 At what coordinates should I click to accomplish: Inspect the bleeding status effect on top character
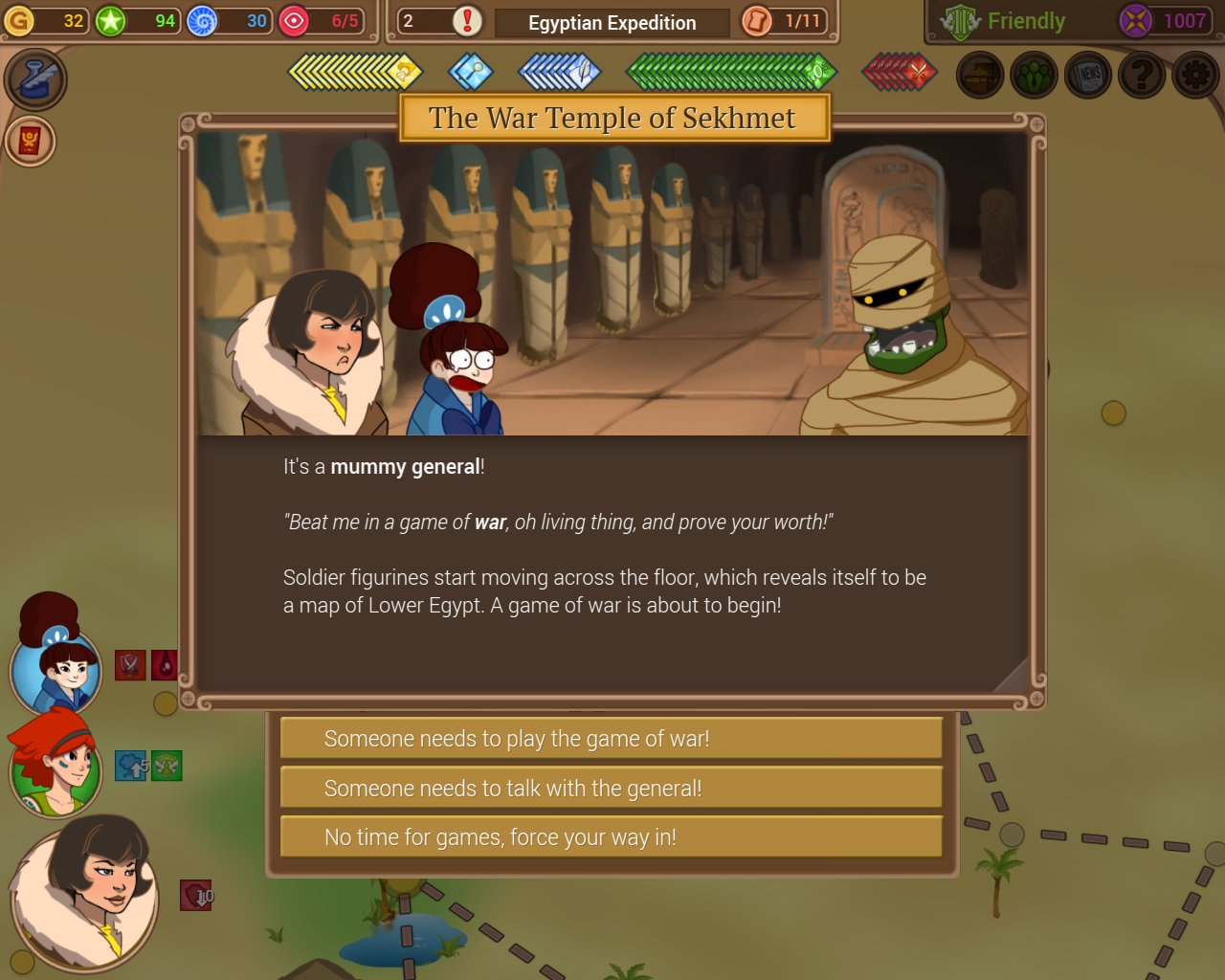click(164, 665)
